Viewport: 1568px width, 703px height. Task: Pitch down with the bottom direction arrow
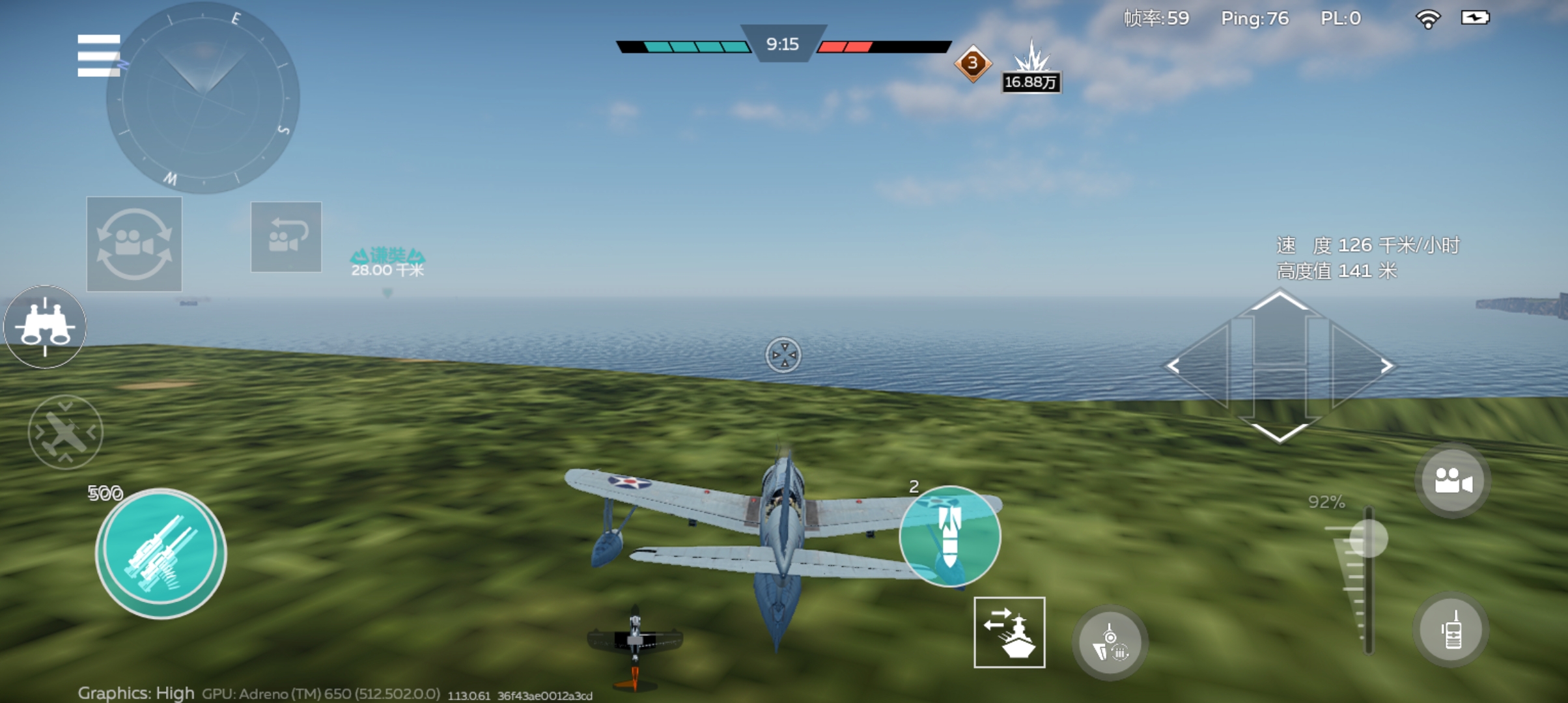click(1280, 426)
